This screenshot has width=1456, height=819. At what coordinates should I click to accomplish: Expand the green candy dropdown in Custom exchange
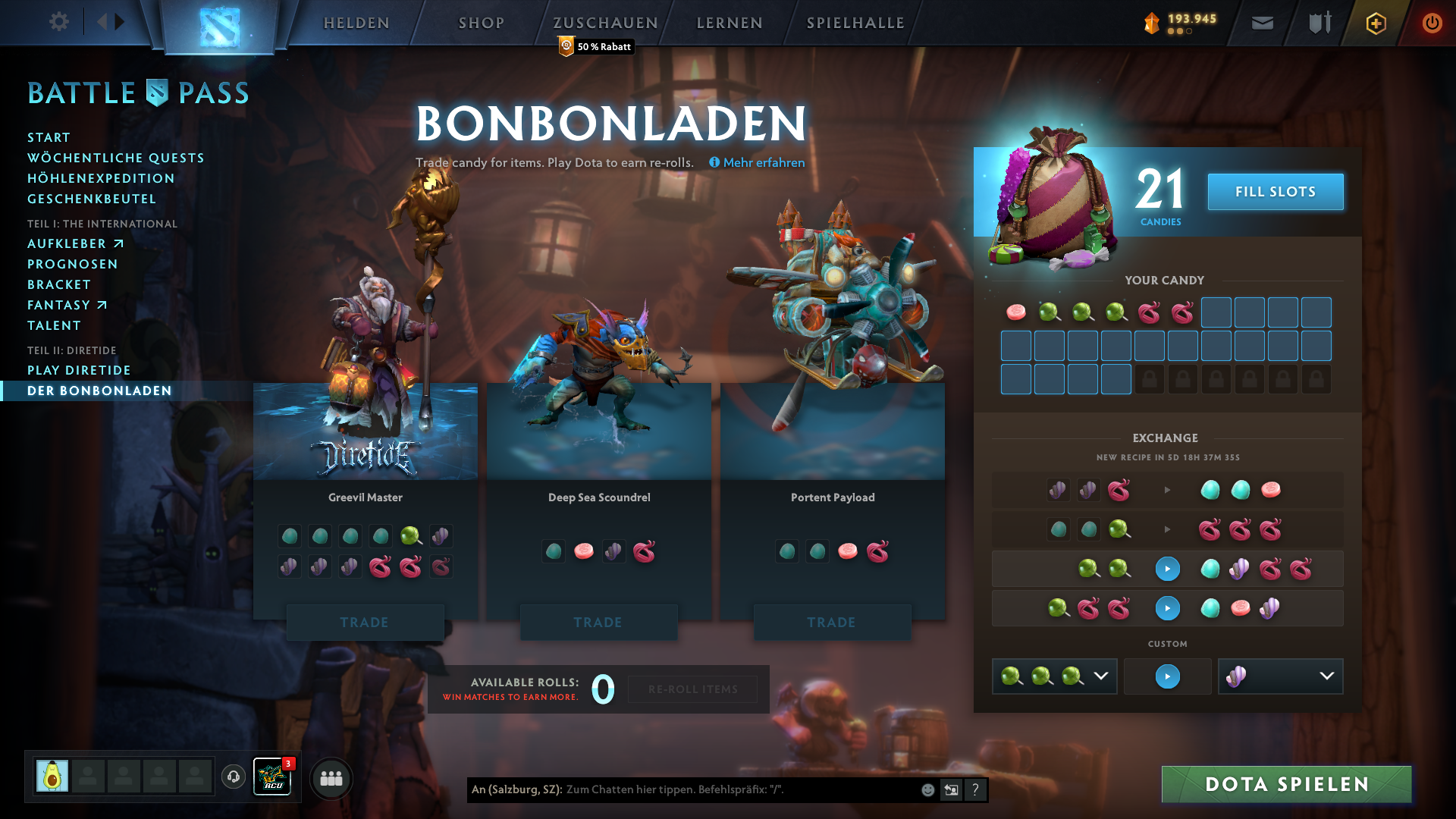point(1101,676)
